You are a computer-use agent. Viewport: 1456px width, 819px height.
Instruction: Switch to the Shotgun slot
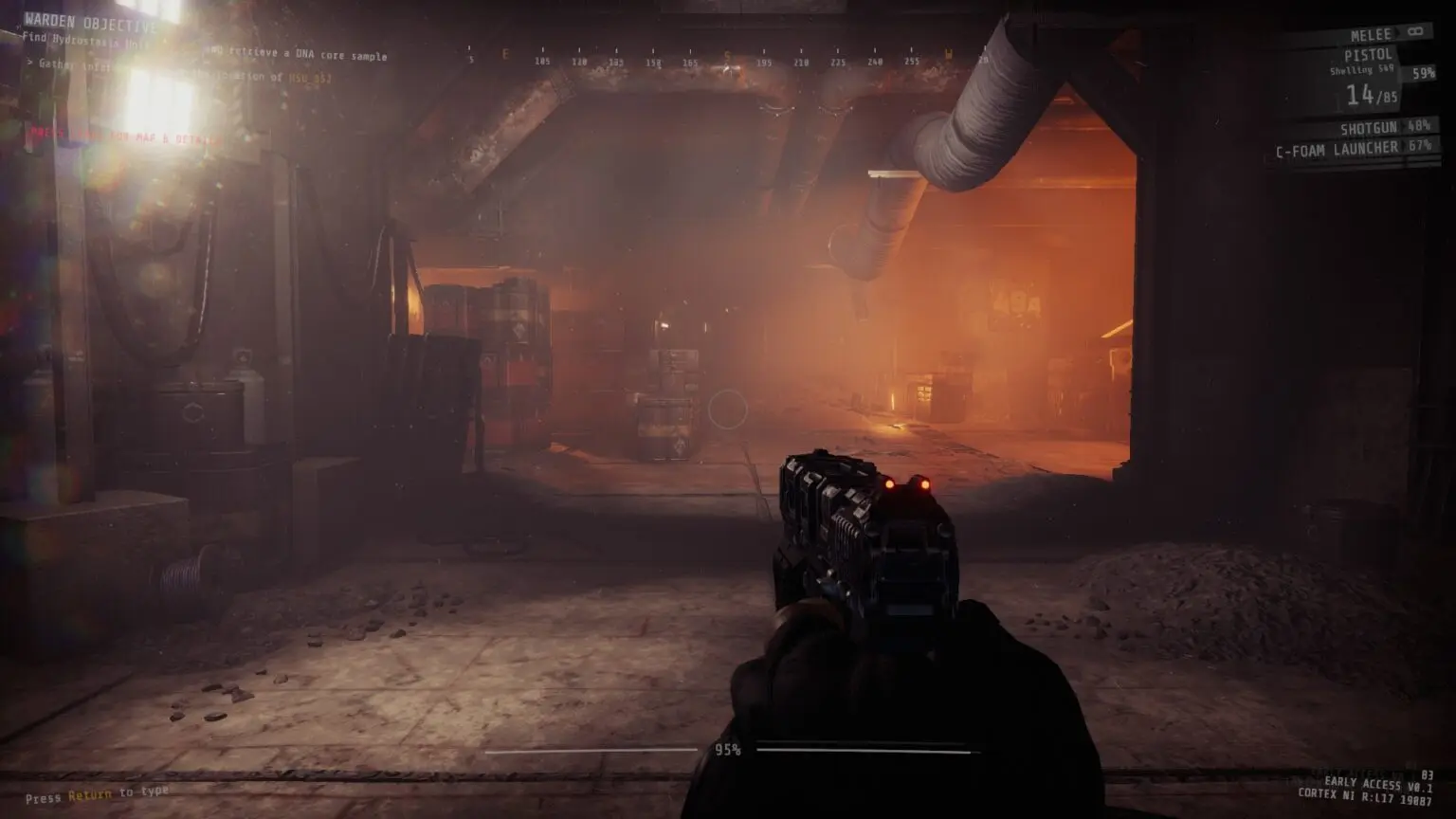coord(1368,128)
